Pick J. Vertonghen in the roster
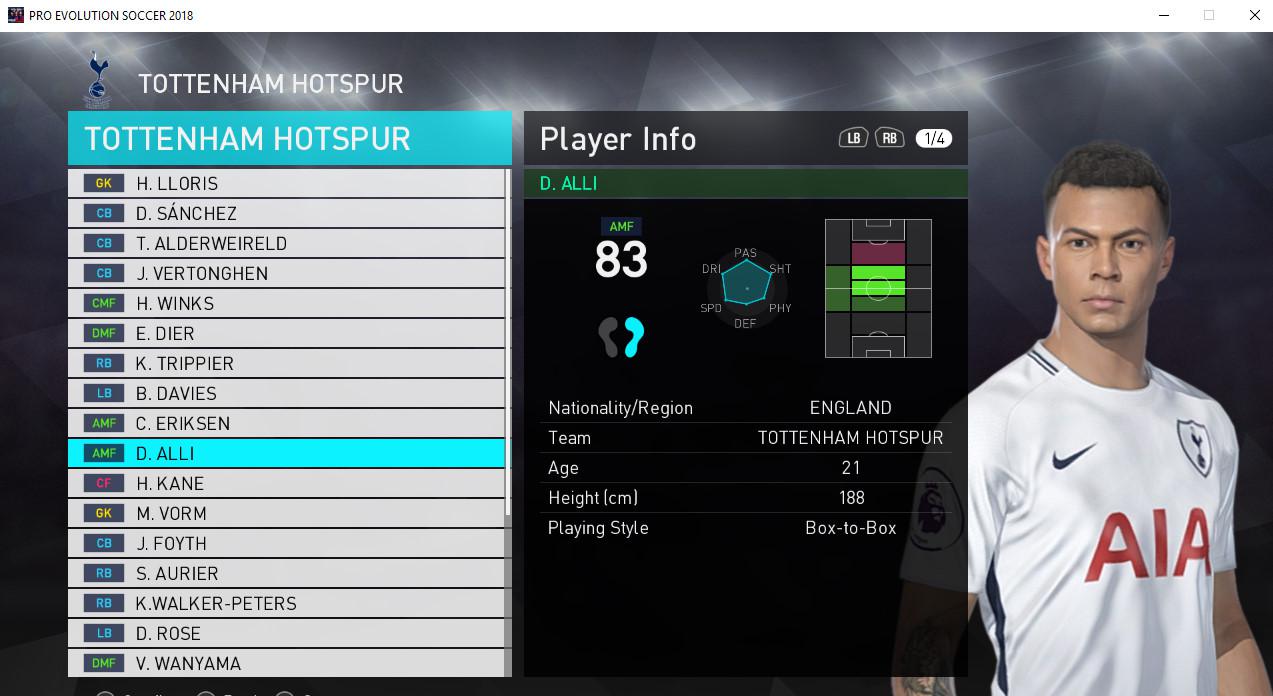 point(286,273)
